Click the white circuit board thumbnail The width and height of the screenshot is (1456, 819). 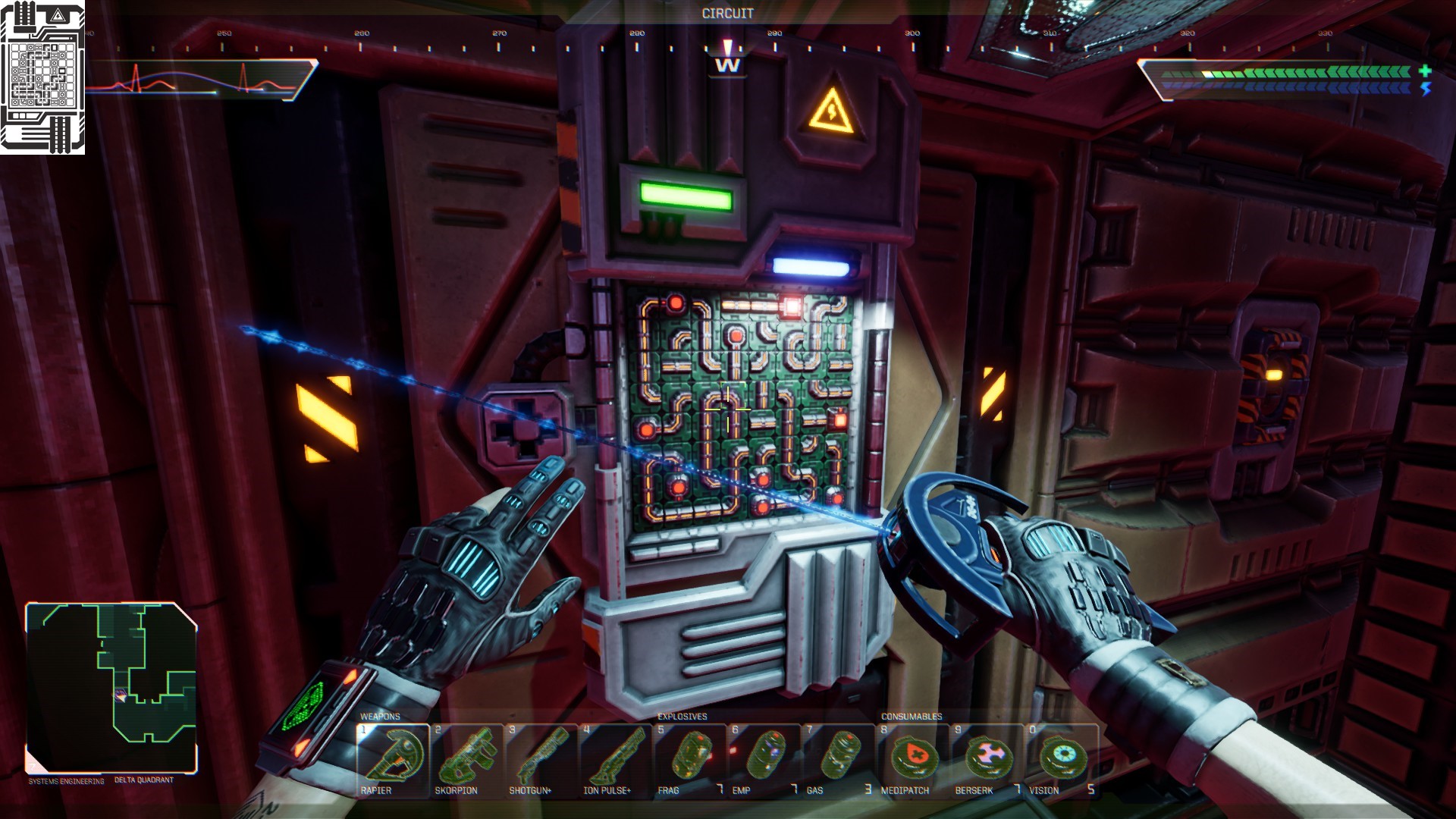click(42, 77)
